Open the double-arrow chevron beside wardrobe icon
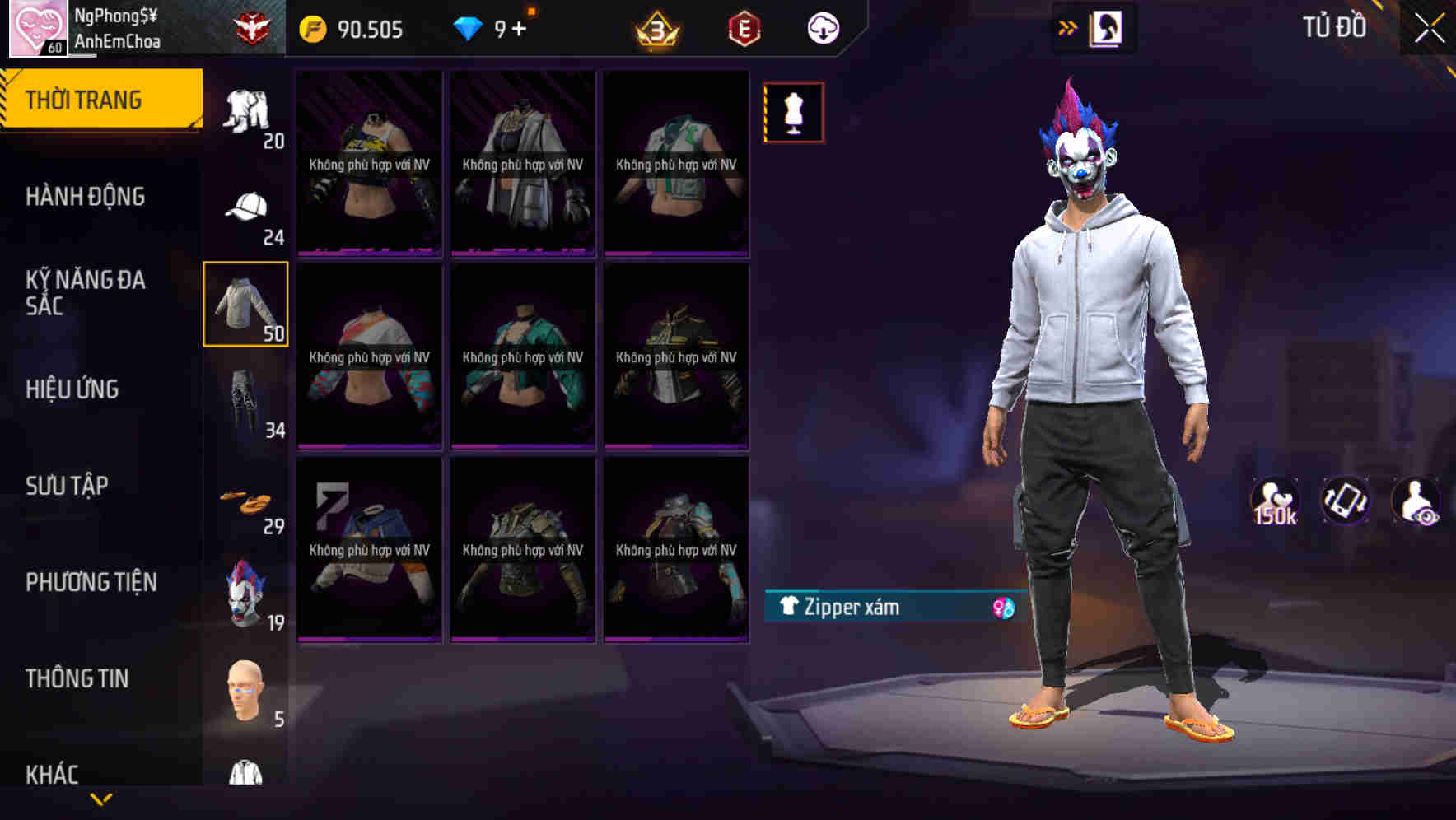 coord(1068,27)
